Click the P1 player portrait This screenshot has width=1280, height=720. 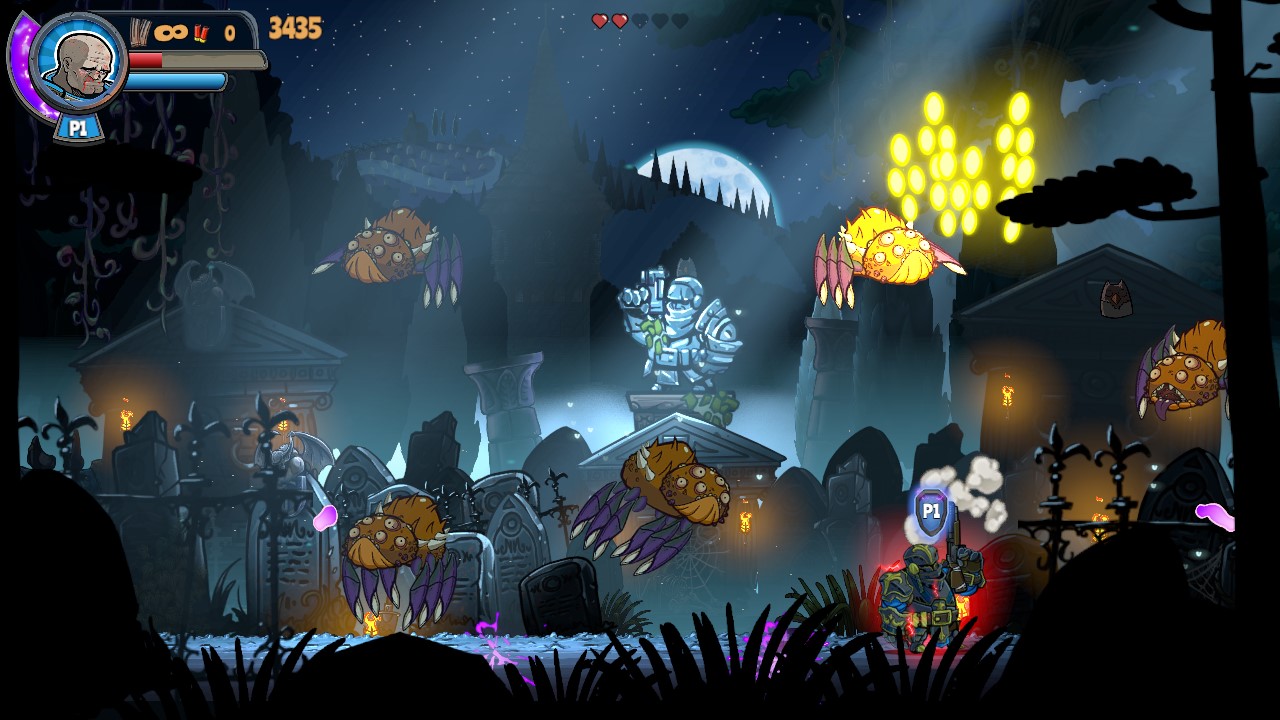click(80, 63)
